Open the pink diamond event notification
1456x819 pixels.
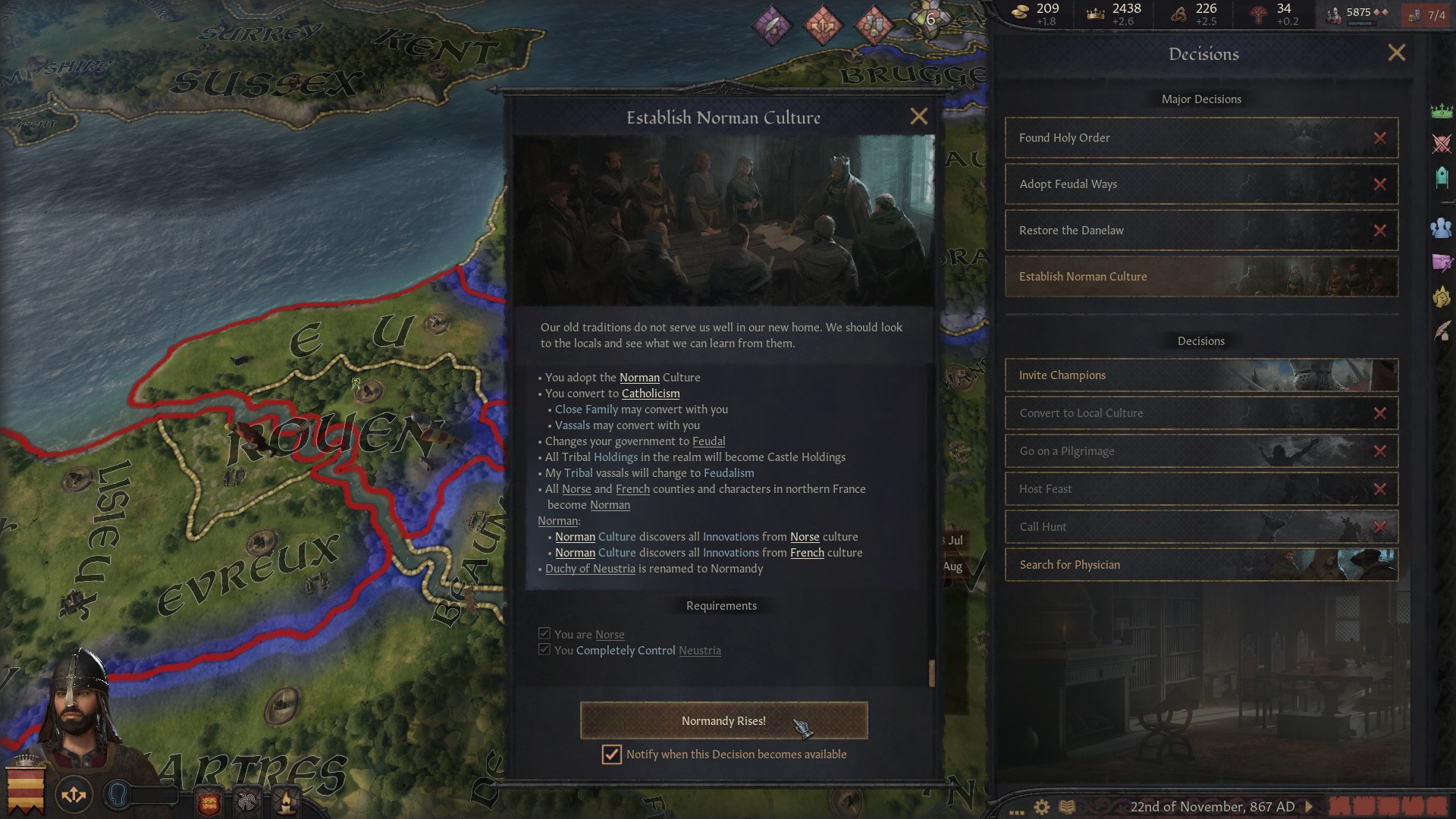771,25
